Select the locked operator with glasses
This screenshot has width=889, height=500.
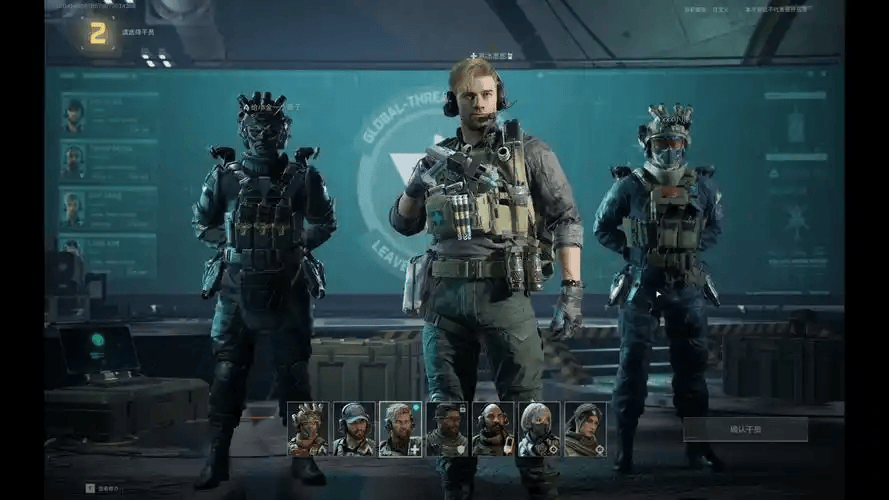coord(446,429)
